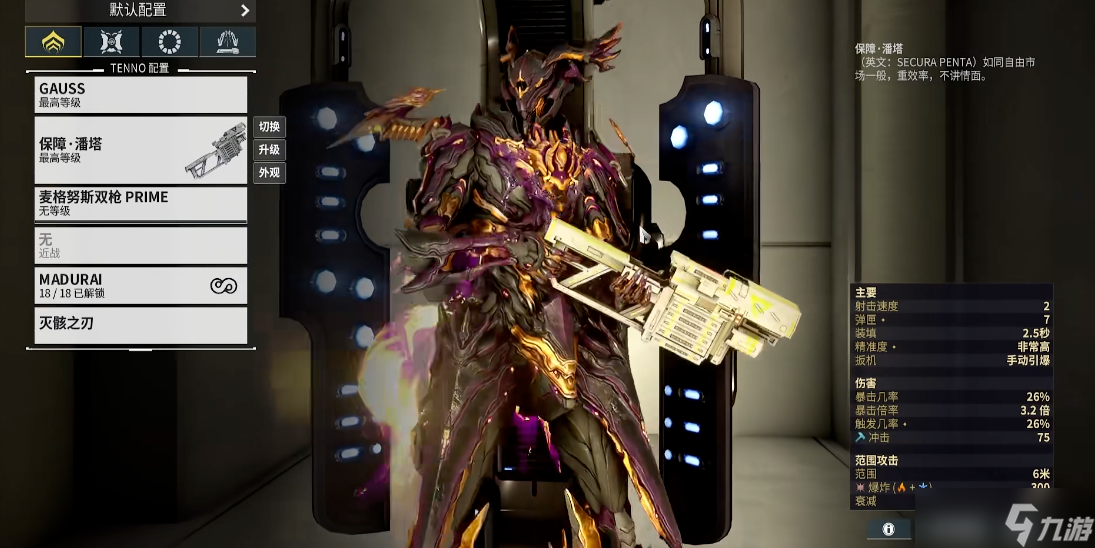
Task: Click the 切换 switch button
Action: [269, 127]
